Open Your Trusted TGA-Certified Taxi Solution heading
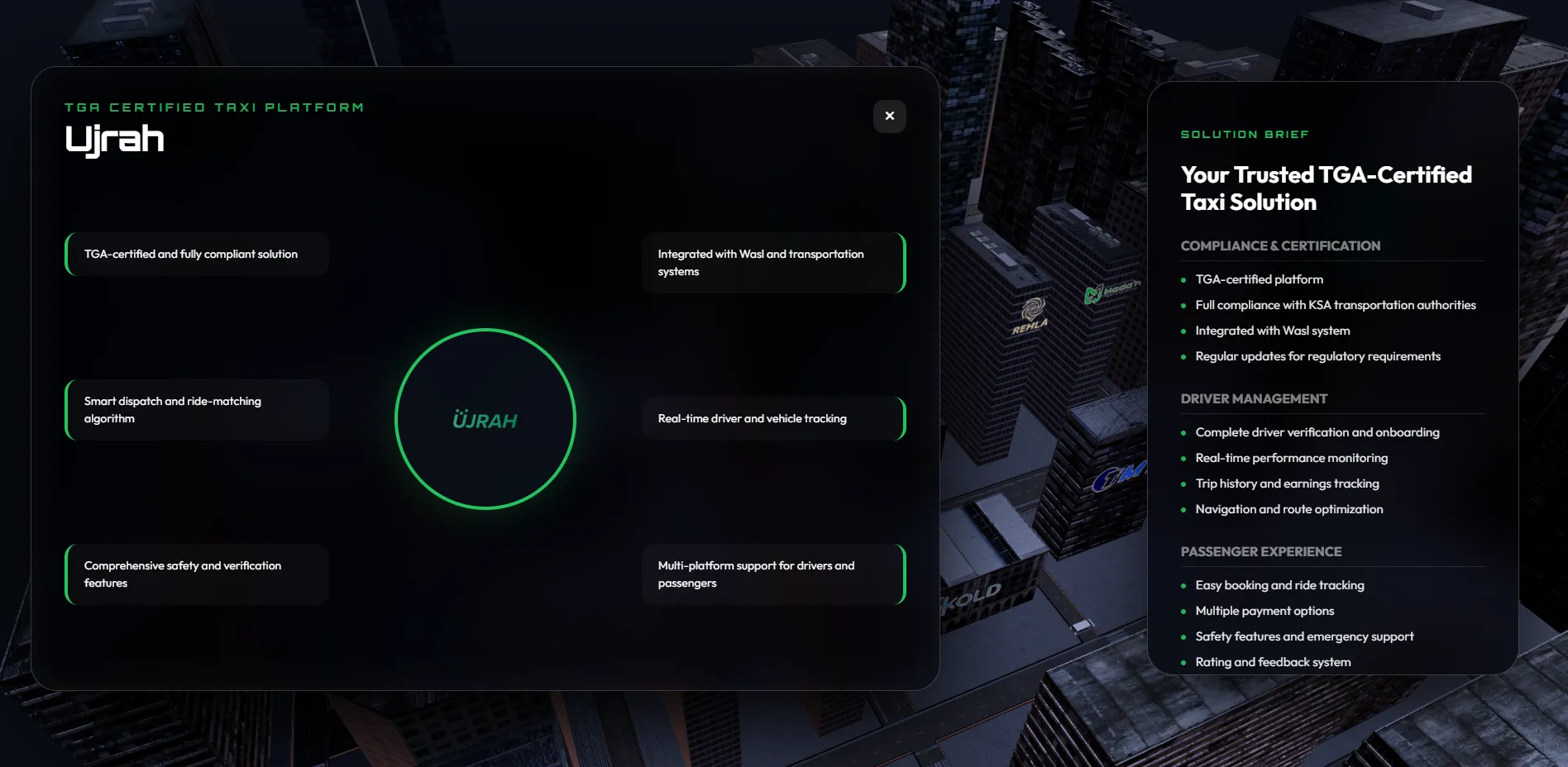 [1325, 188]
